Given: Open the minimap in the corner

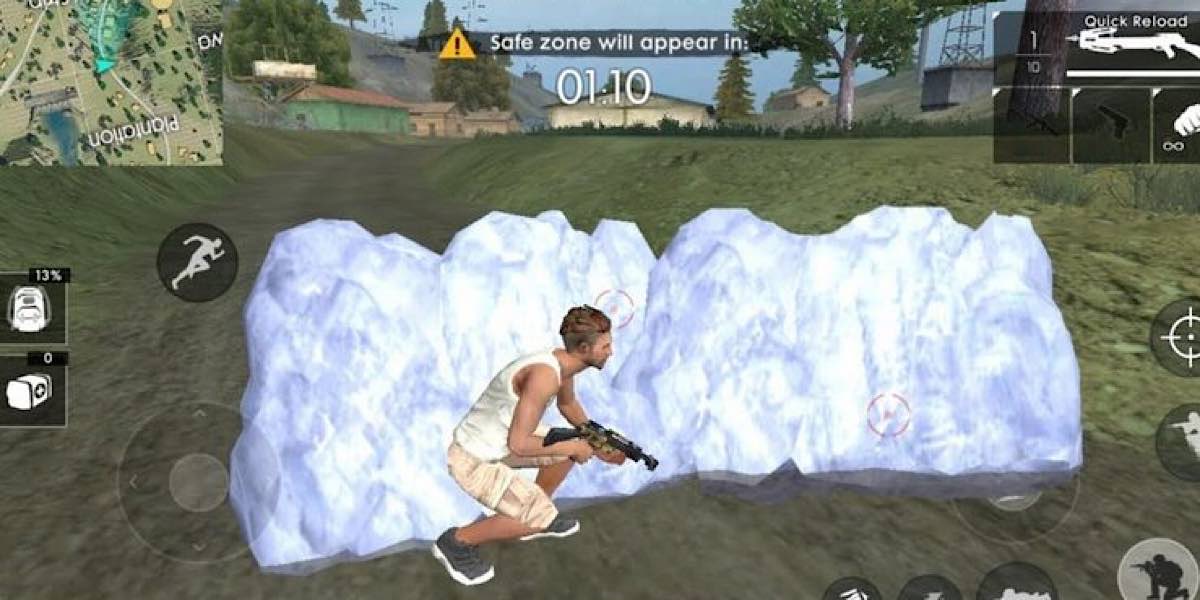Looking at the screenshot, I should point(110,80).
